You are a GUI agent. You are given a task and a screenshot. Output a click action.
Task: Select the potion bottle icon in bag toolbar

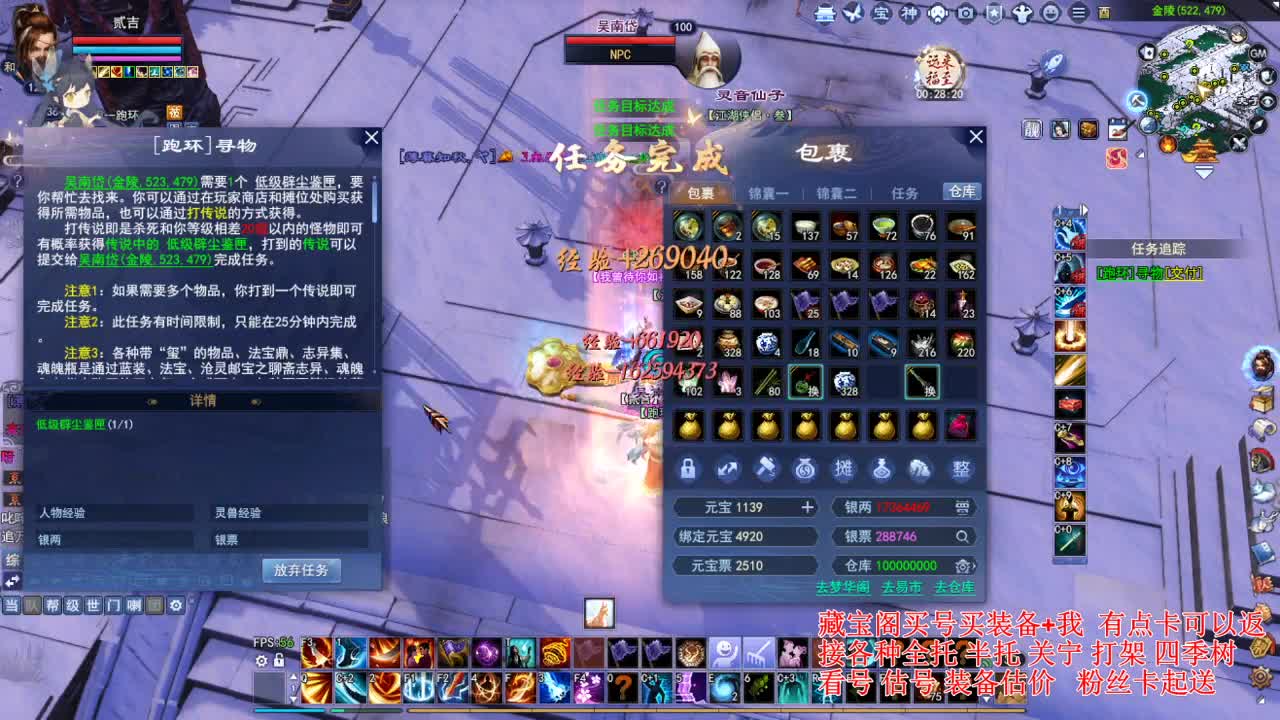883,470
